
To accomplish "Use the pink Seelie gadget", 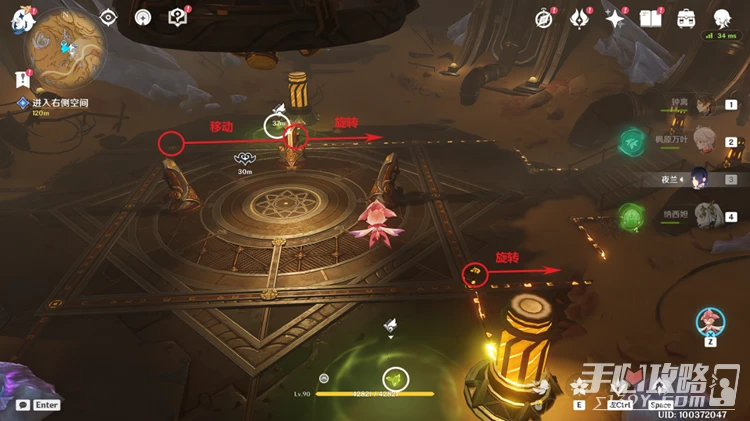I will point(711,322).
